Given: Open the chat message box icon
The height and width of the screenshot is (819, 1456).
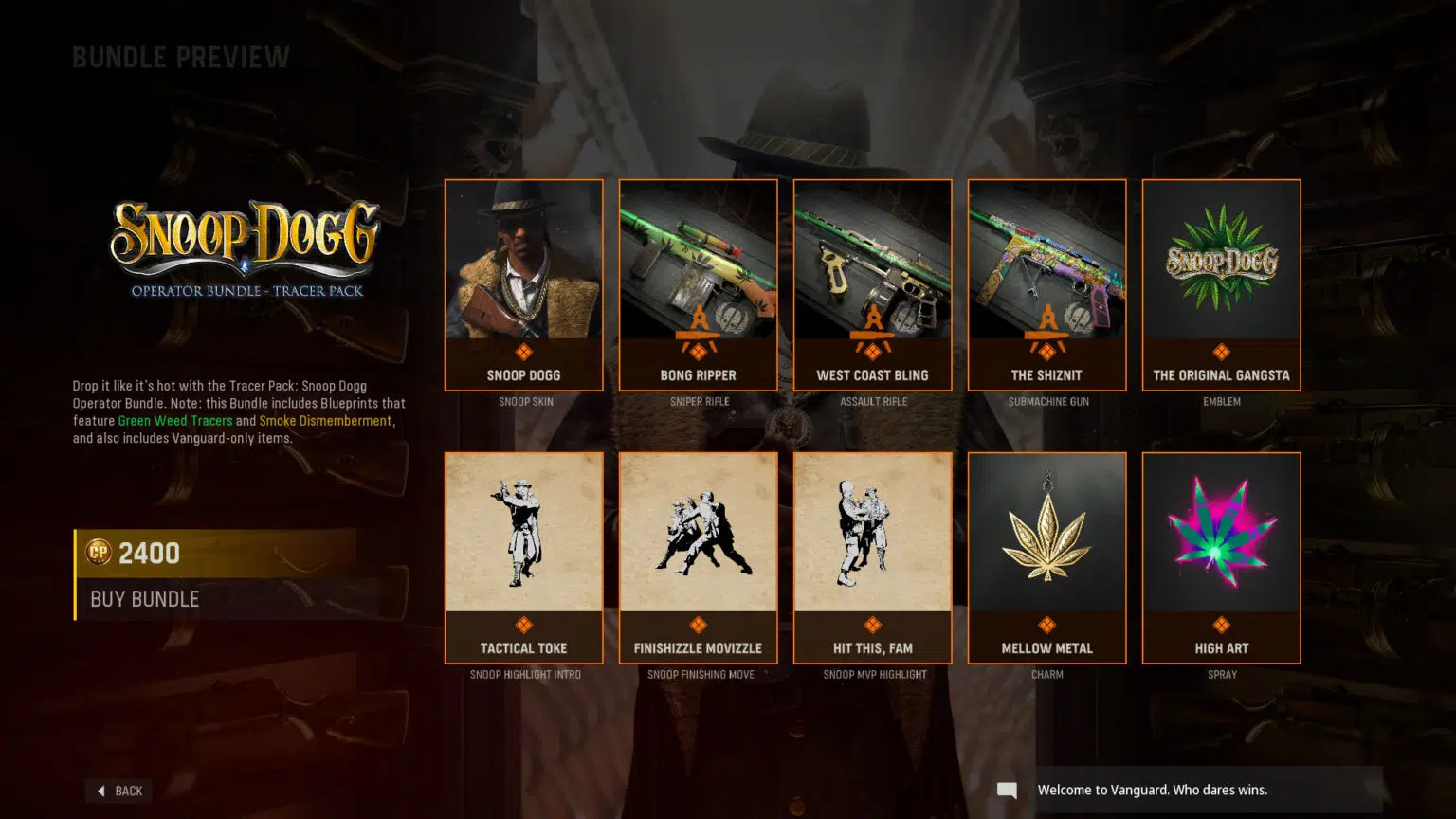Looking at the screenshot, I should (x=1007, y=791).
